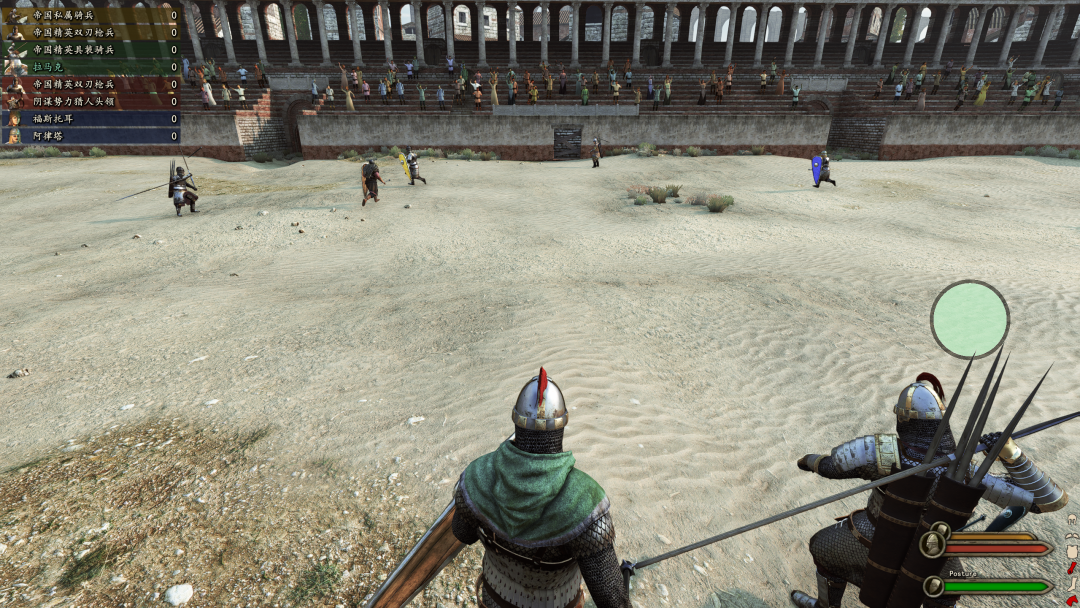Viewport: 1080px width, 608px height.
Task: Click the 福斯托耳 participant row
Action: (x=90, y=118)
